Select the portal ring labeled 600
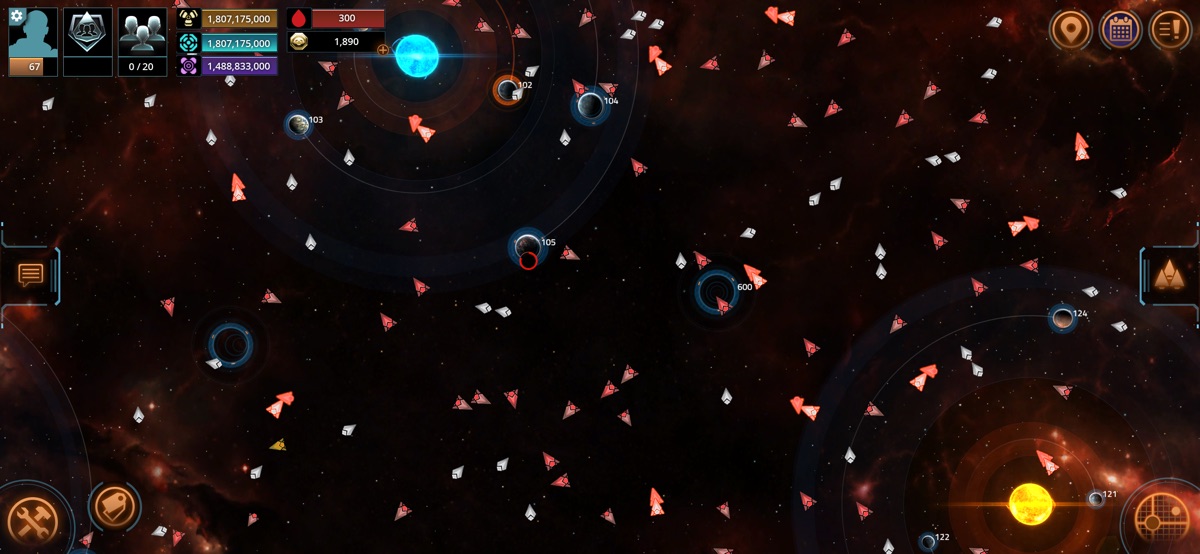Viewport: 1200px width, 554px height. (x=716, y=290)
